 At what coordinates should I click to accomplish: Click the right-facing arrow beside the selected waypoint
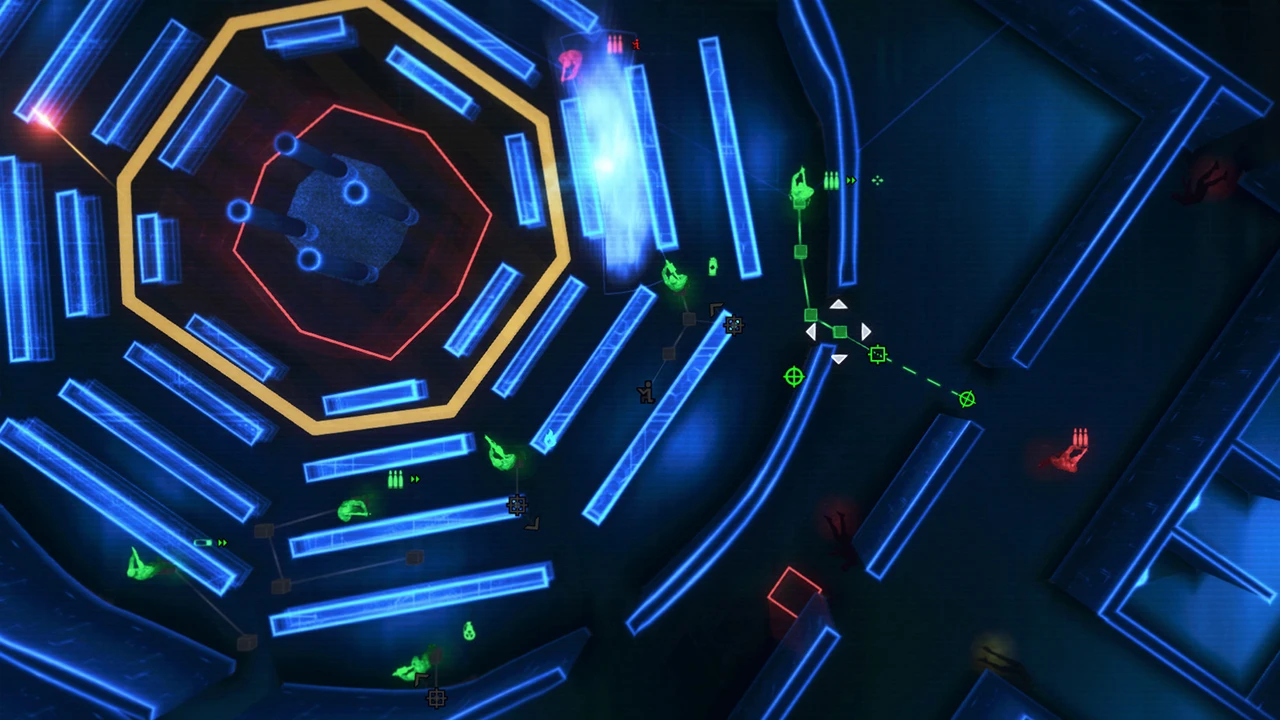coord(864,331)
